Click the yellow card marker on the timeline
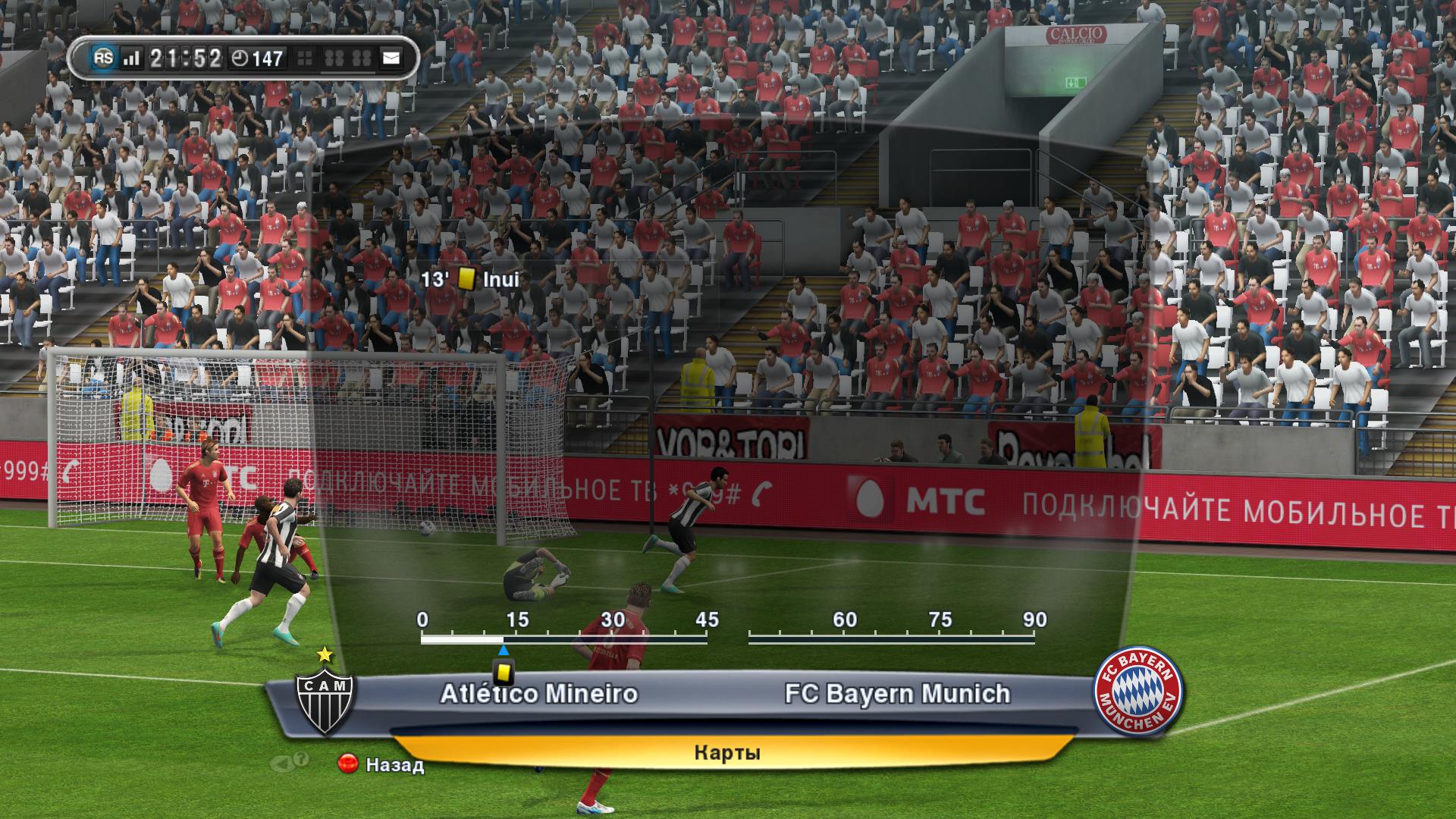1456x819 pixels. (x=503, y=671)
